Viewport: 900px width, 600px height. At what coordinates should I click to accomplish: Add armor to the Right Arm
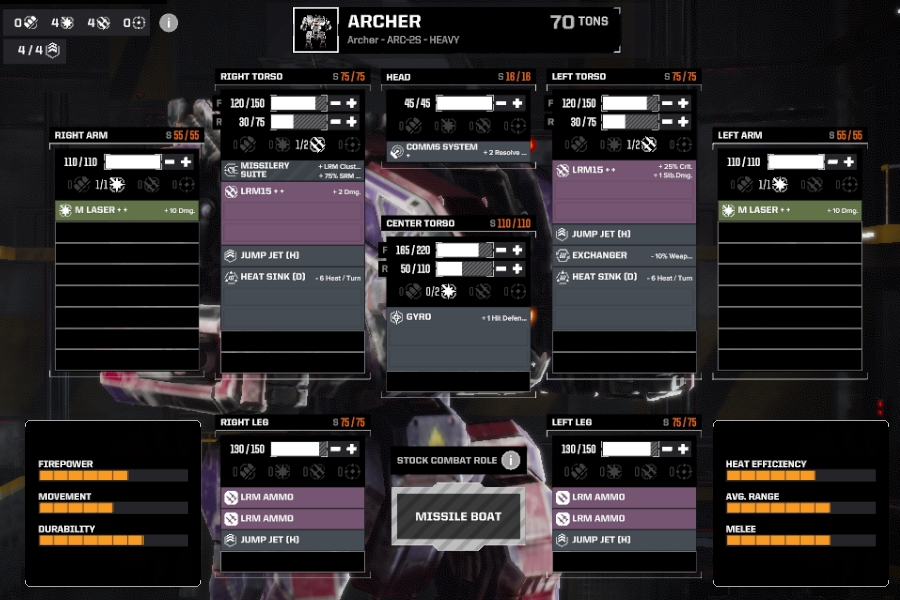coord(186,162)
